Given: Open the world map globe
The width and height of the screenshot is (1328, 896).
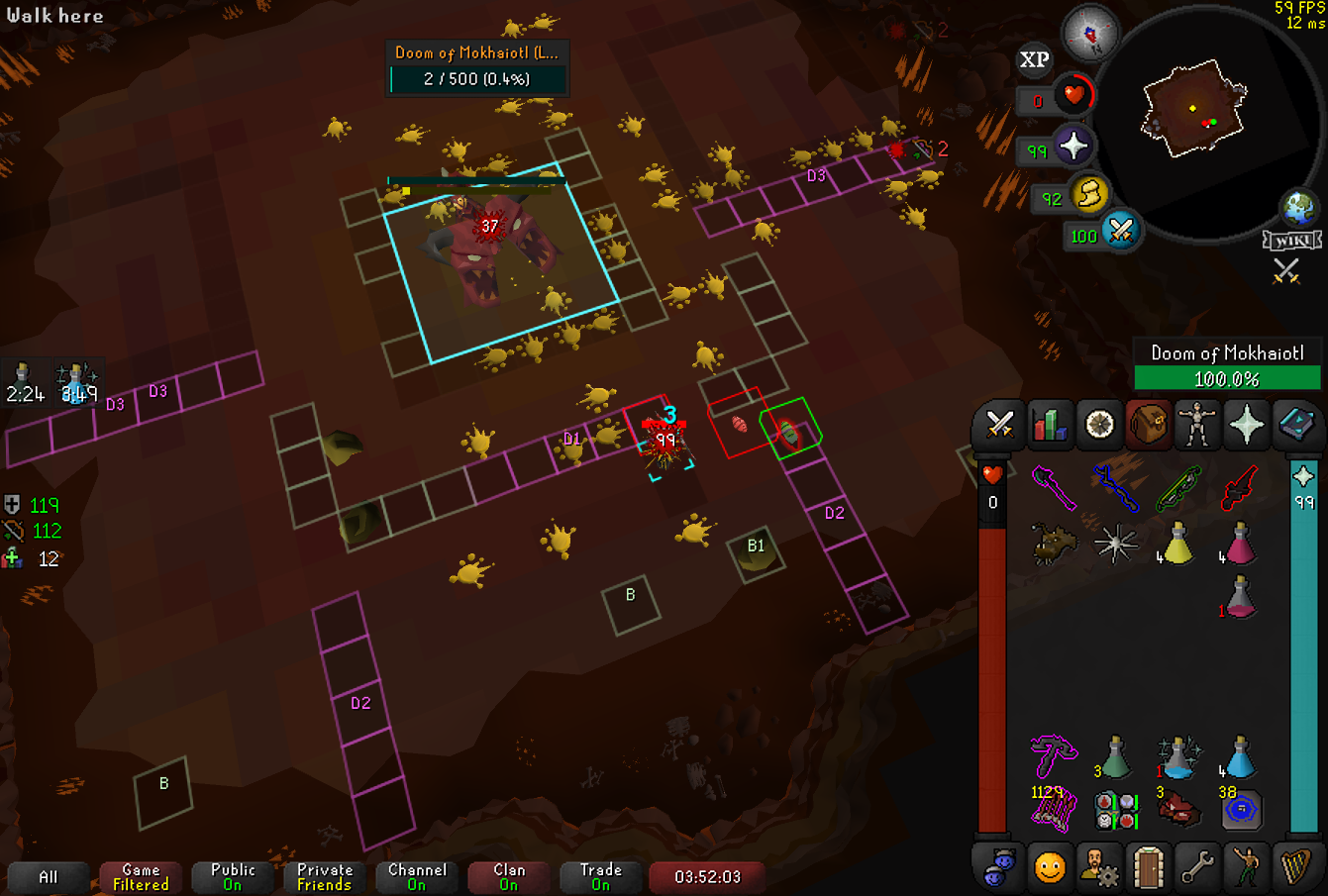Looking at the screenshot, I should [1299, 207].
